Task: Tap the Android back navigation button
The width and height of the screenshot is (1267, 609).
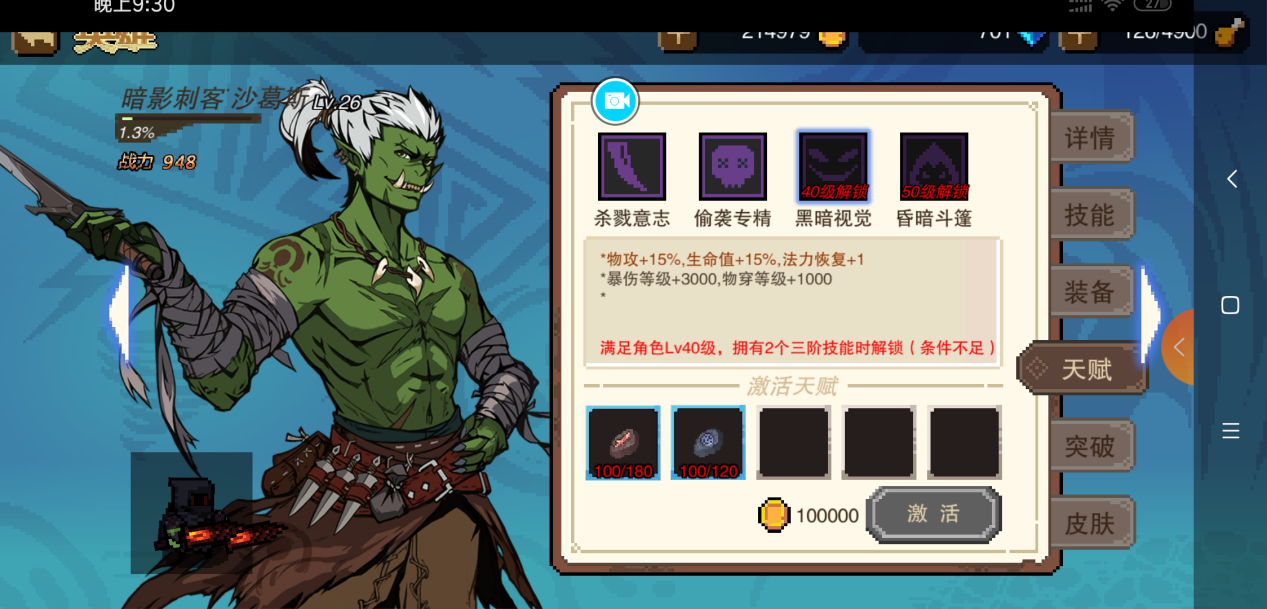Action: click(1232, 179)
